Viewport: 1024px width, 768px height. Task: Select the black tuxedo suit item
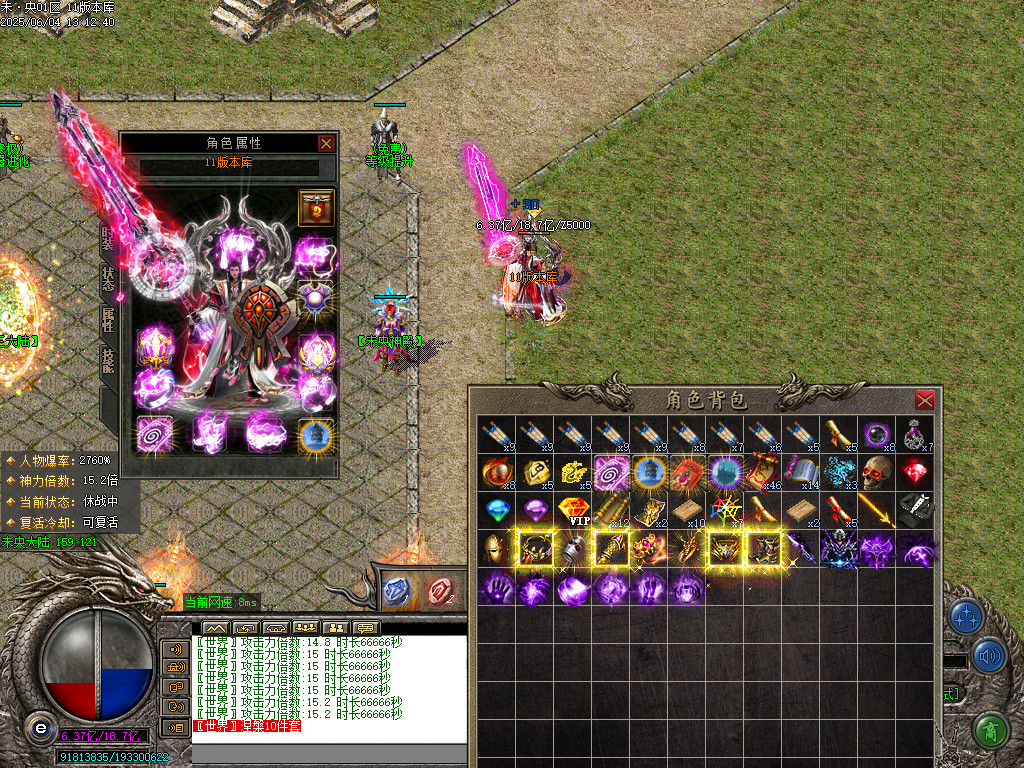pos(915,510)
